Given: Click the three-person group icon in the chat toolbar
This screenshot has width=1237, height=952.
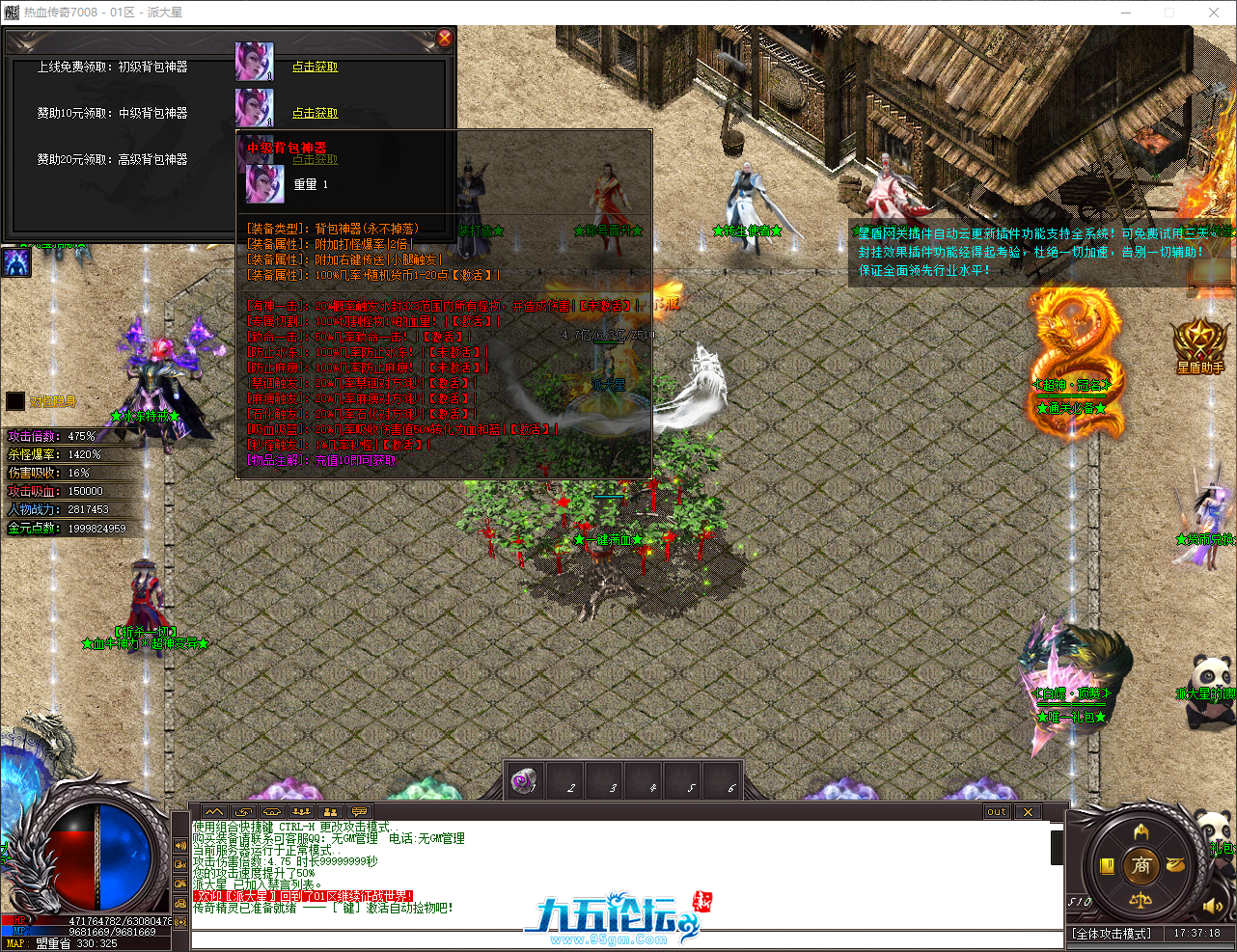Looking at the screenshot, I should click(301, 813).
